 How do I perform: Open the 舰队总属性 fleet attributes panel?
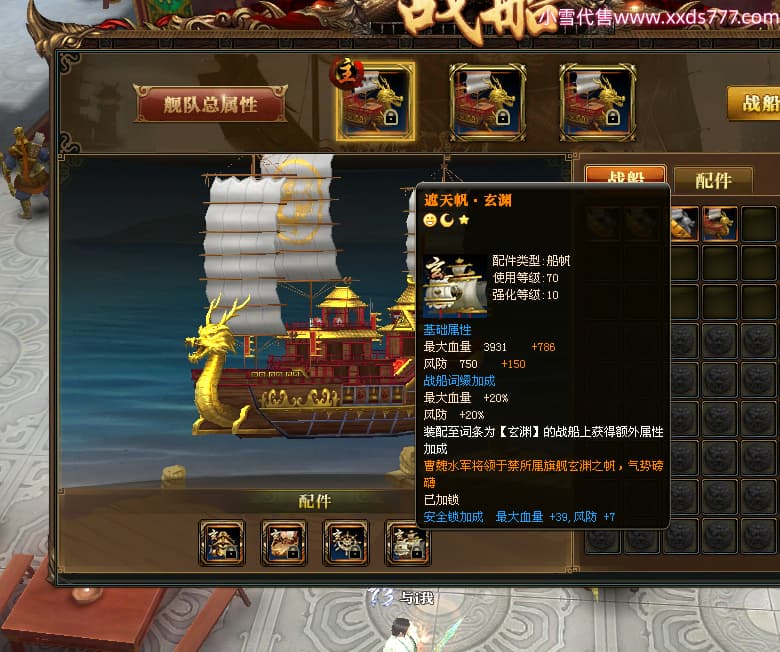(210, 103)
